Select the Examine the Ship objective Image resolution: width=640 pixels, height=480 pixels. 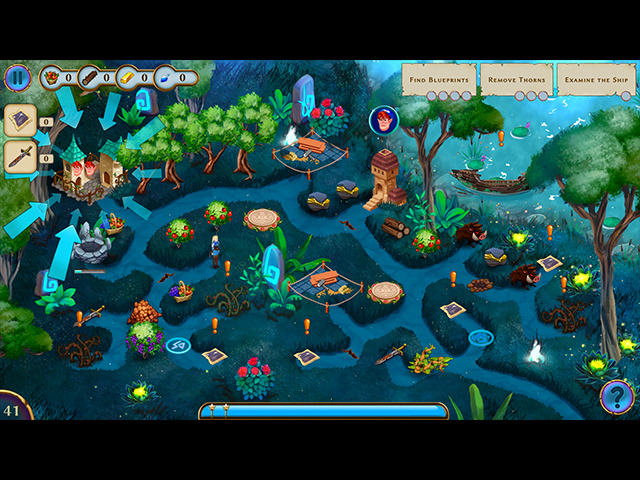click(595, 79)
